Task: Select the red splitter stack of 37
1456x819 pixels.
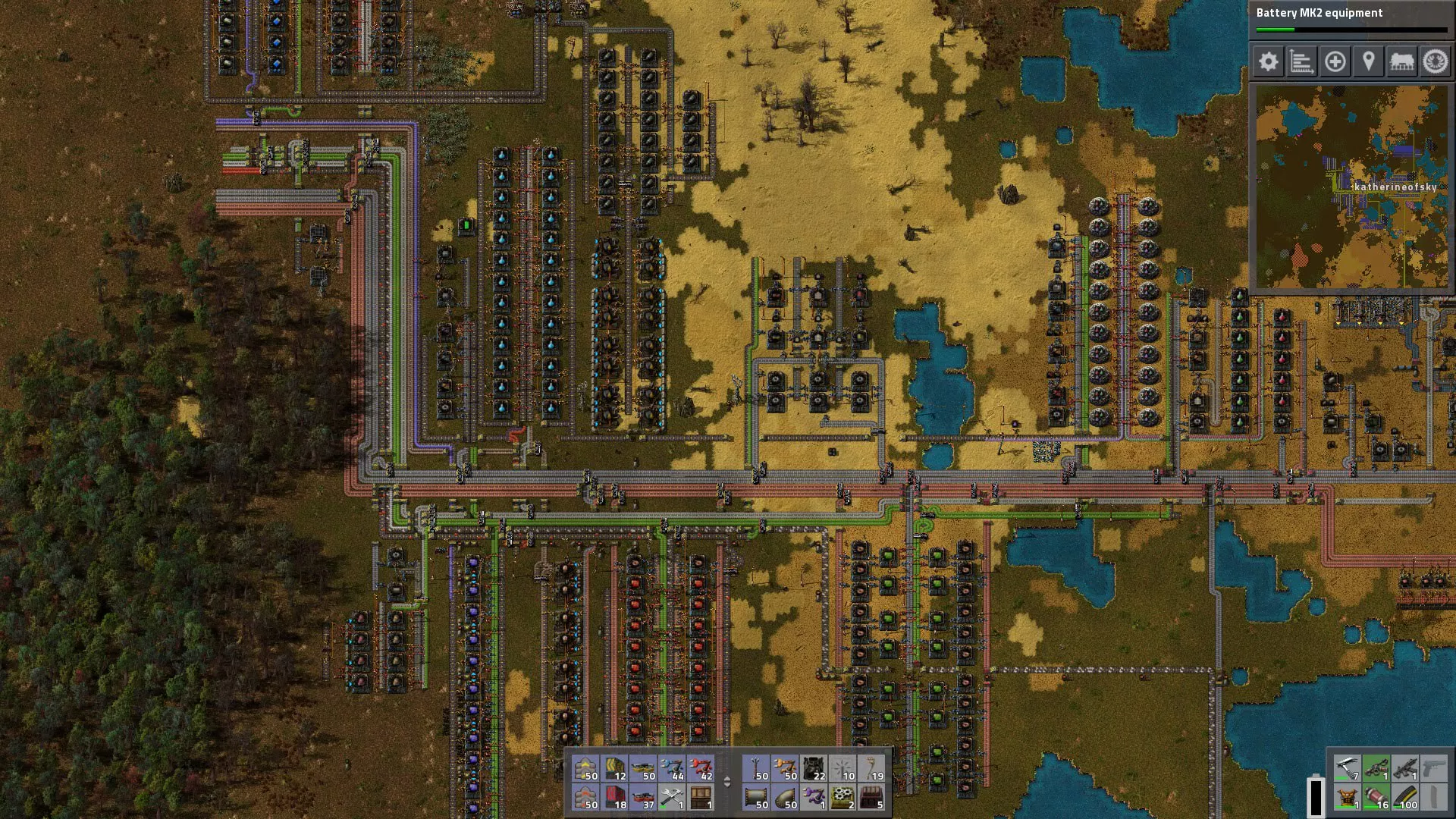Action: click(644, 798)
